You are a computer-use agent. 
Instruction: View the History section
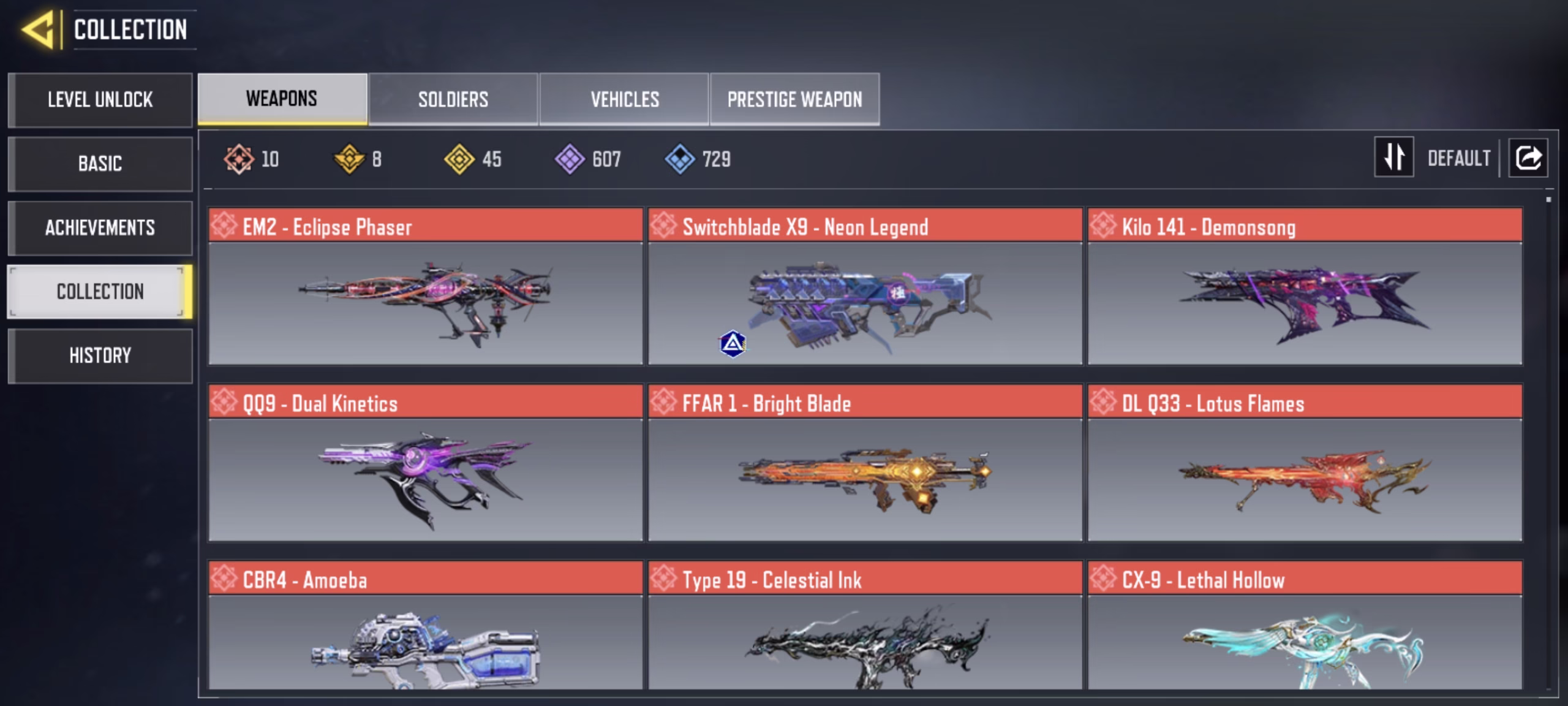click(x=100, y=355)
